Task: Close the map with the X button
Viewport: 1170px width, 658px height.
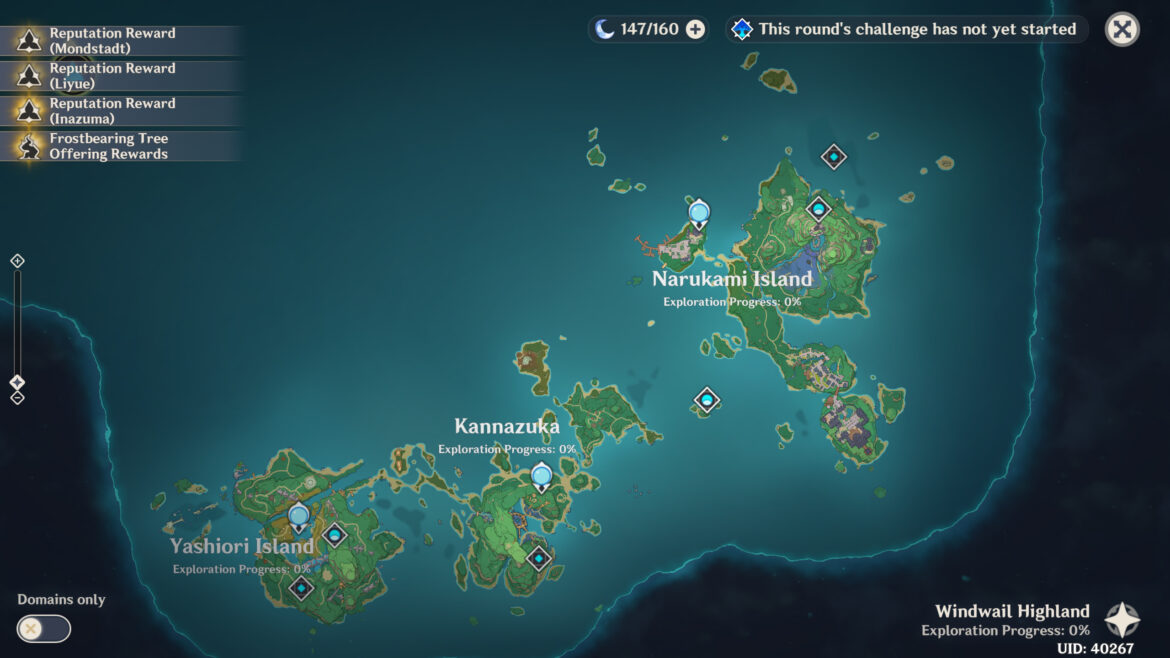Action: pyautogui.click(x=1122, y=29)
